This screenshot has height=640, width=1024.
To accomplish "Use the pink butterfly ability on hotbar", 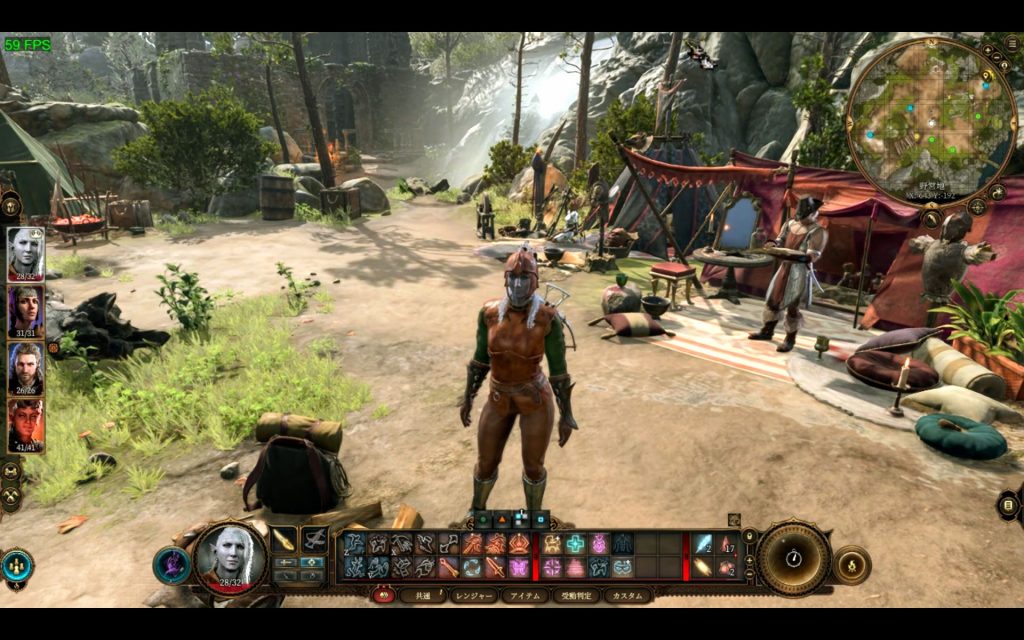I will tap(519, 567).
